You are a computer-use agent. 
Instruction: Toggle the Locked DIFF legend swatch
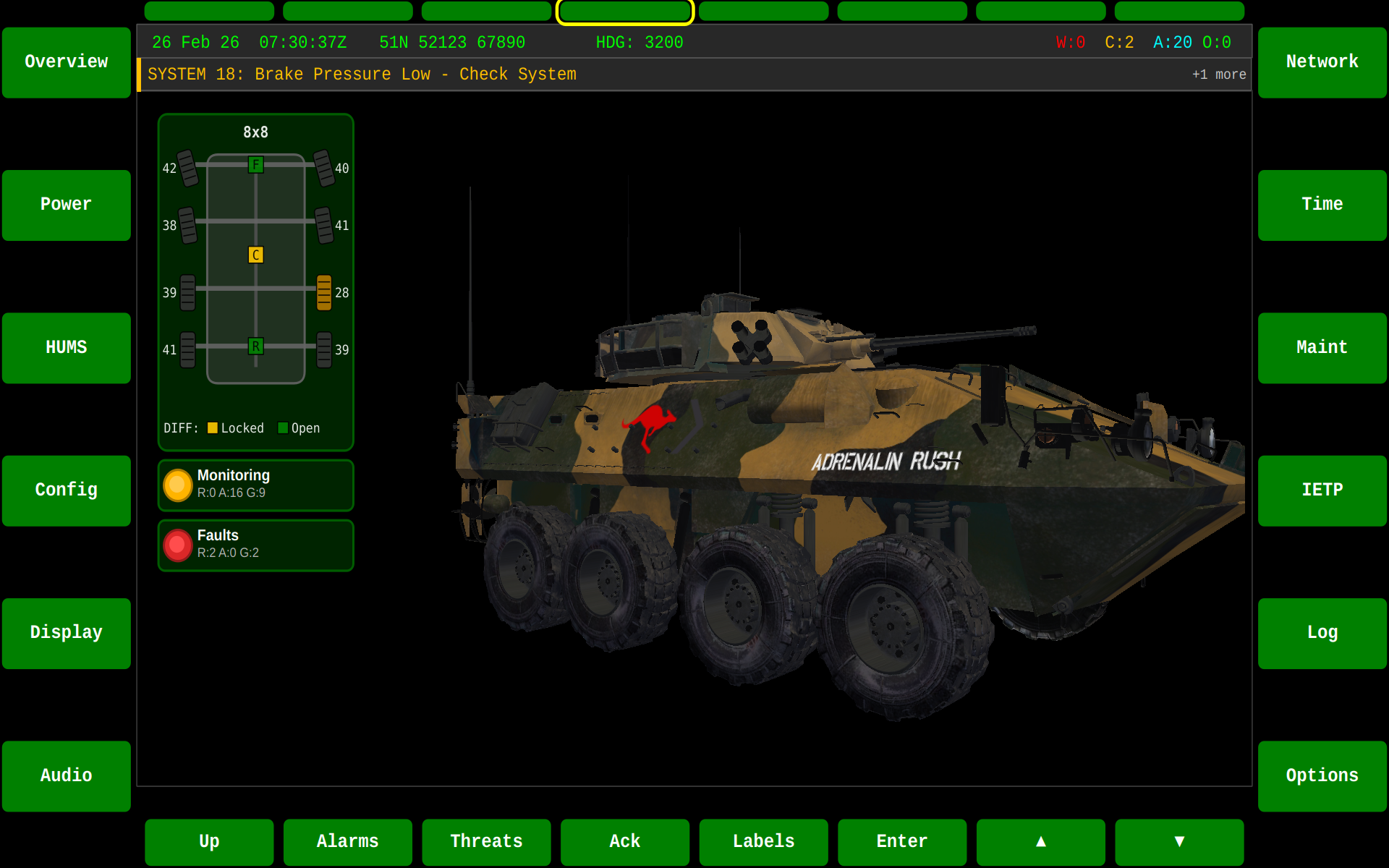(x=213, y=427)
